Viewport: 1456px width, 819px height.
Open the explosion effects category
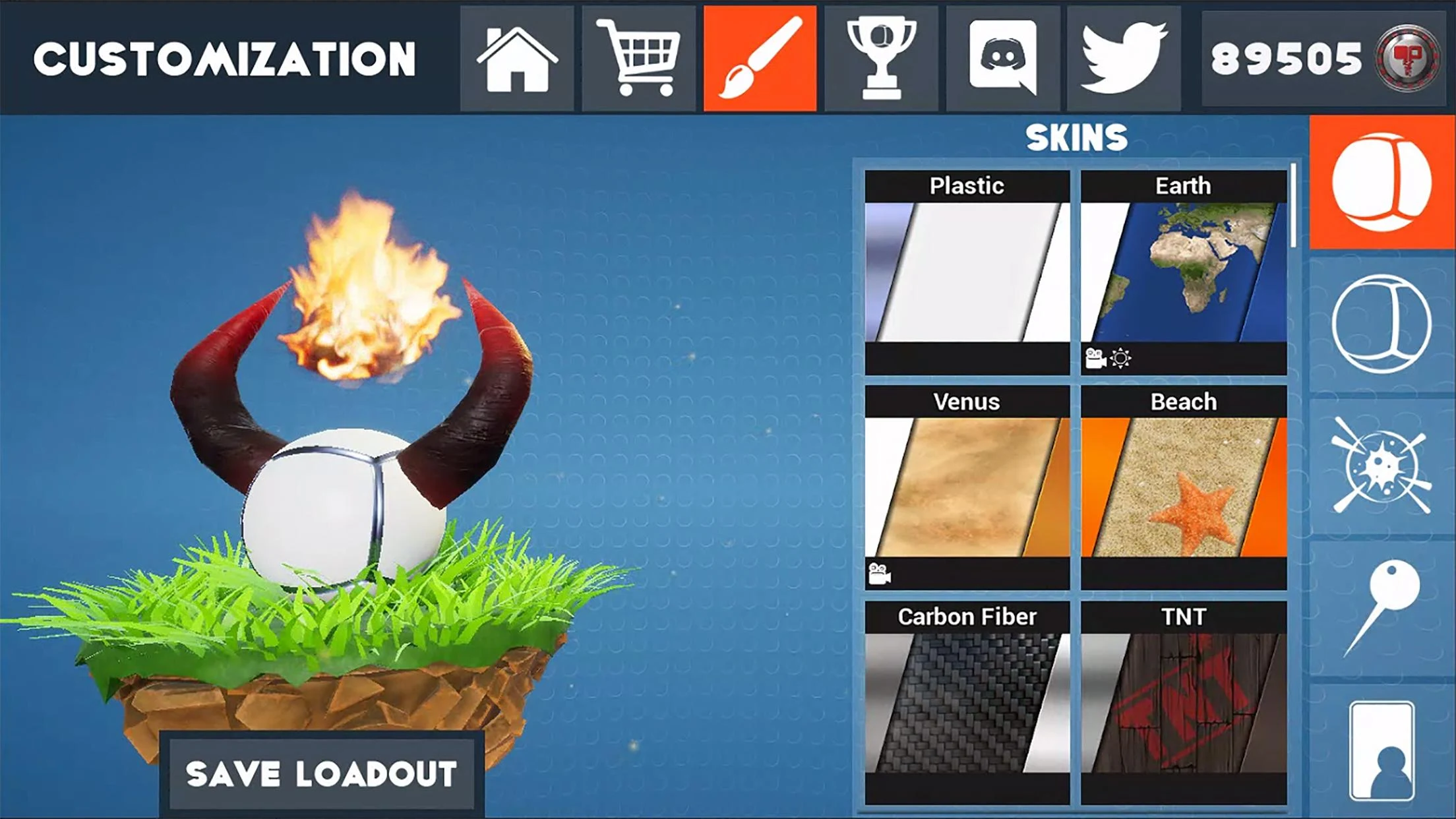point(1381,466)
